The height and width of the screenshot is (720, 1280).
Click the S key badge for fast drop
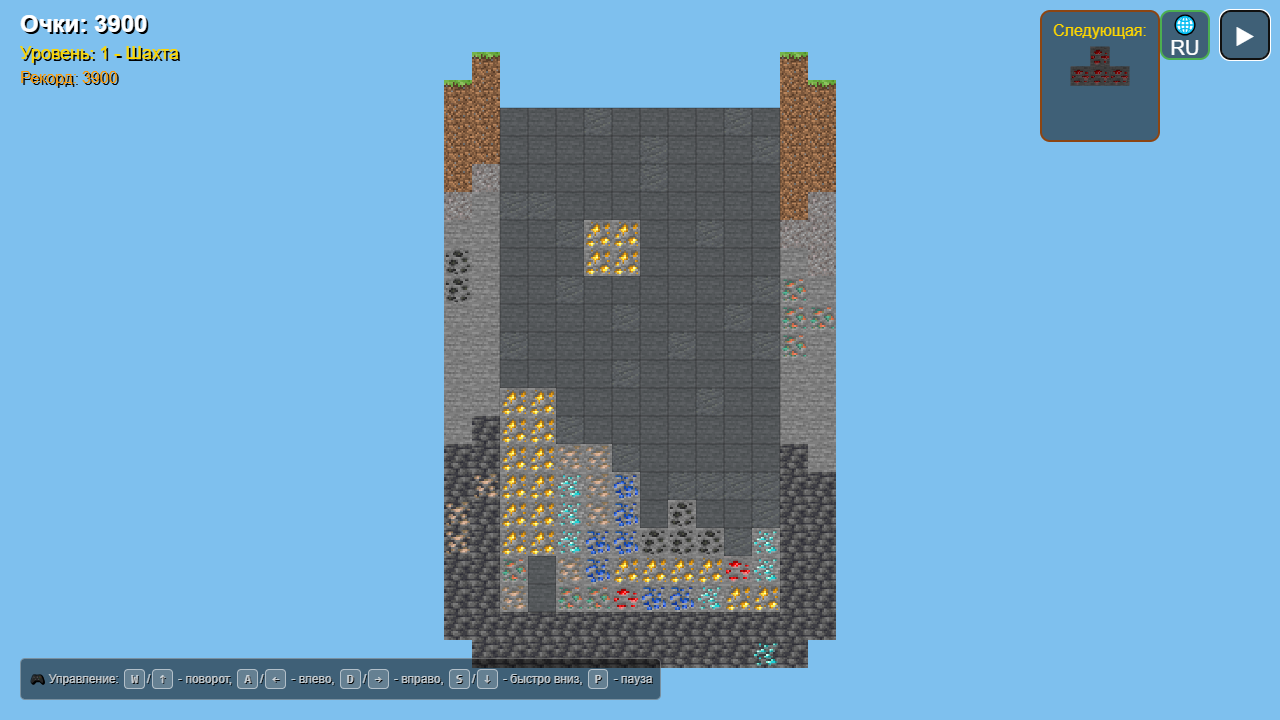[458, 678]
